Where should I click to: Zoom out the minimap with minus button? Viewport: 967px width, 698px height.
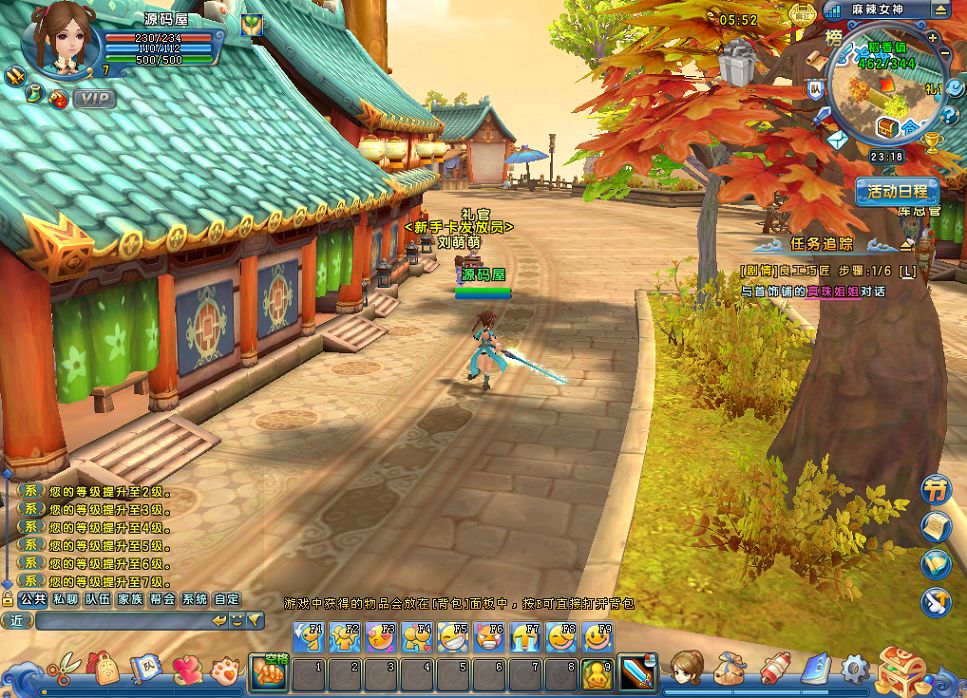(x=944, y=53)
